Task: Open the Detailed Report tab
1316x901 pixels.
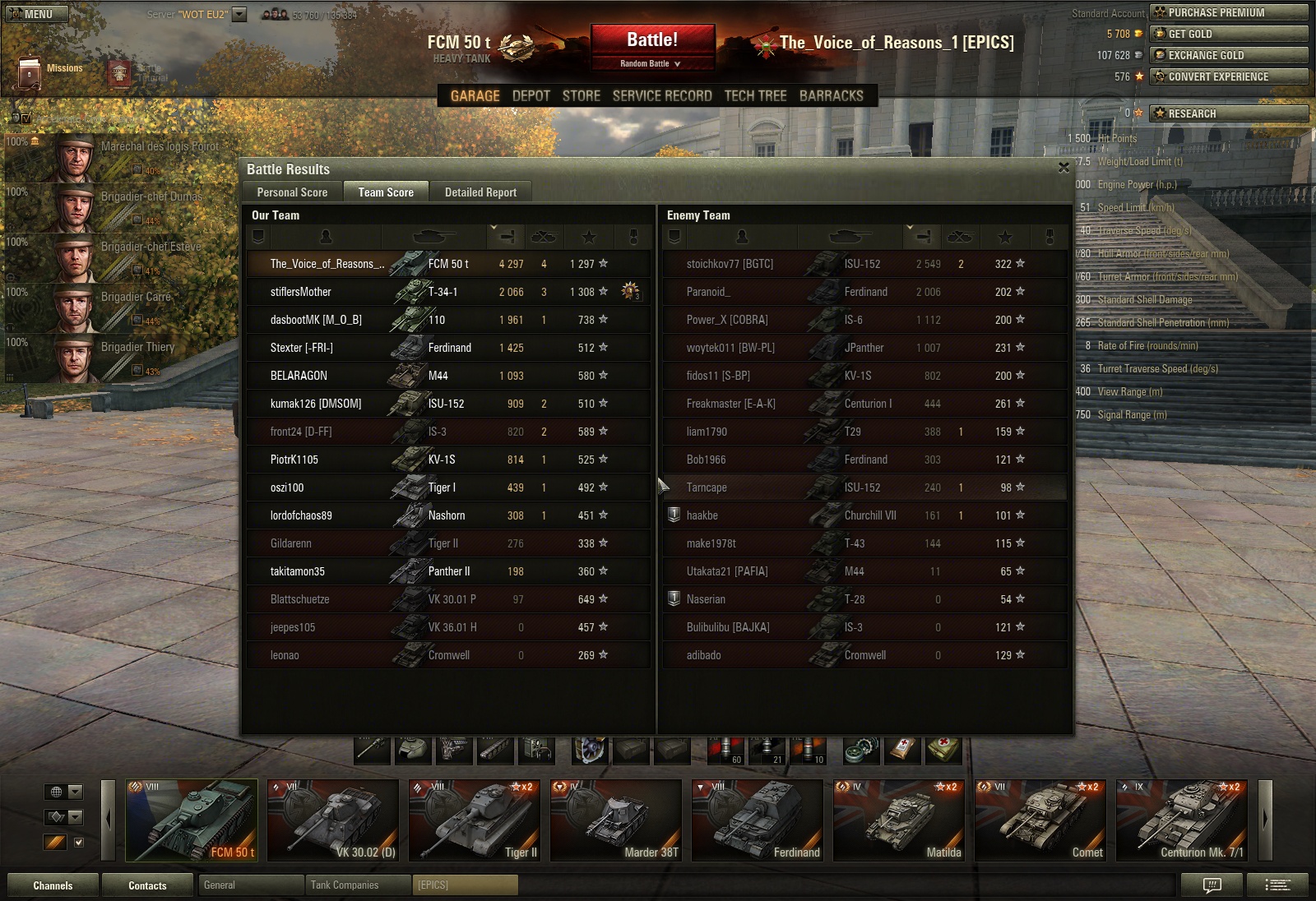Action: coord(480,192)
